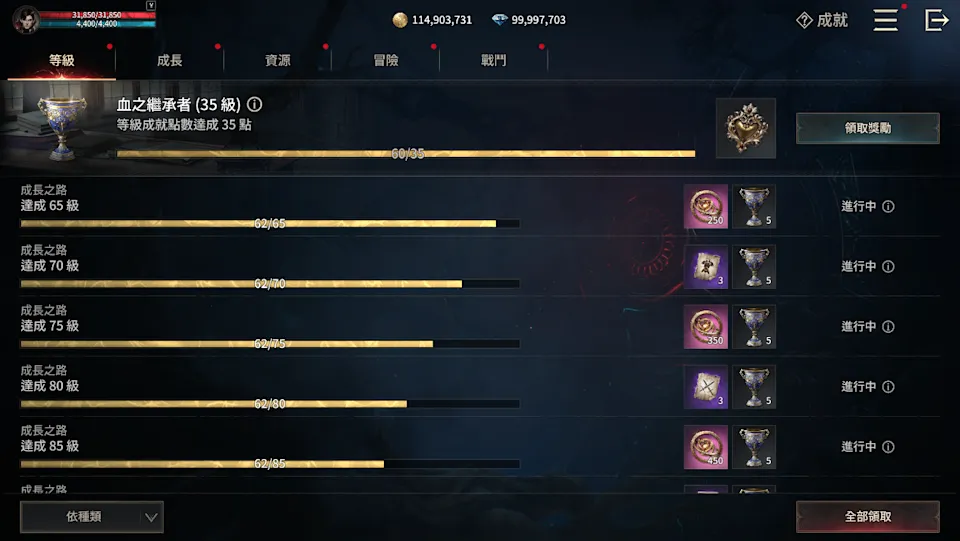Image resolution: width=960 pixels, height=541 pixels.
Task: Select the 450 ring reward icon
Action: 706,447
